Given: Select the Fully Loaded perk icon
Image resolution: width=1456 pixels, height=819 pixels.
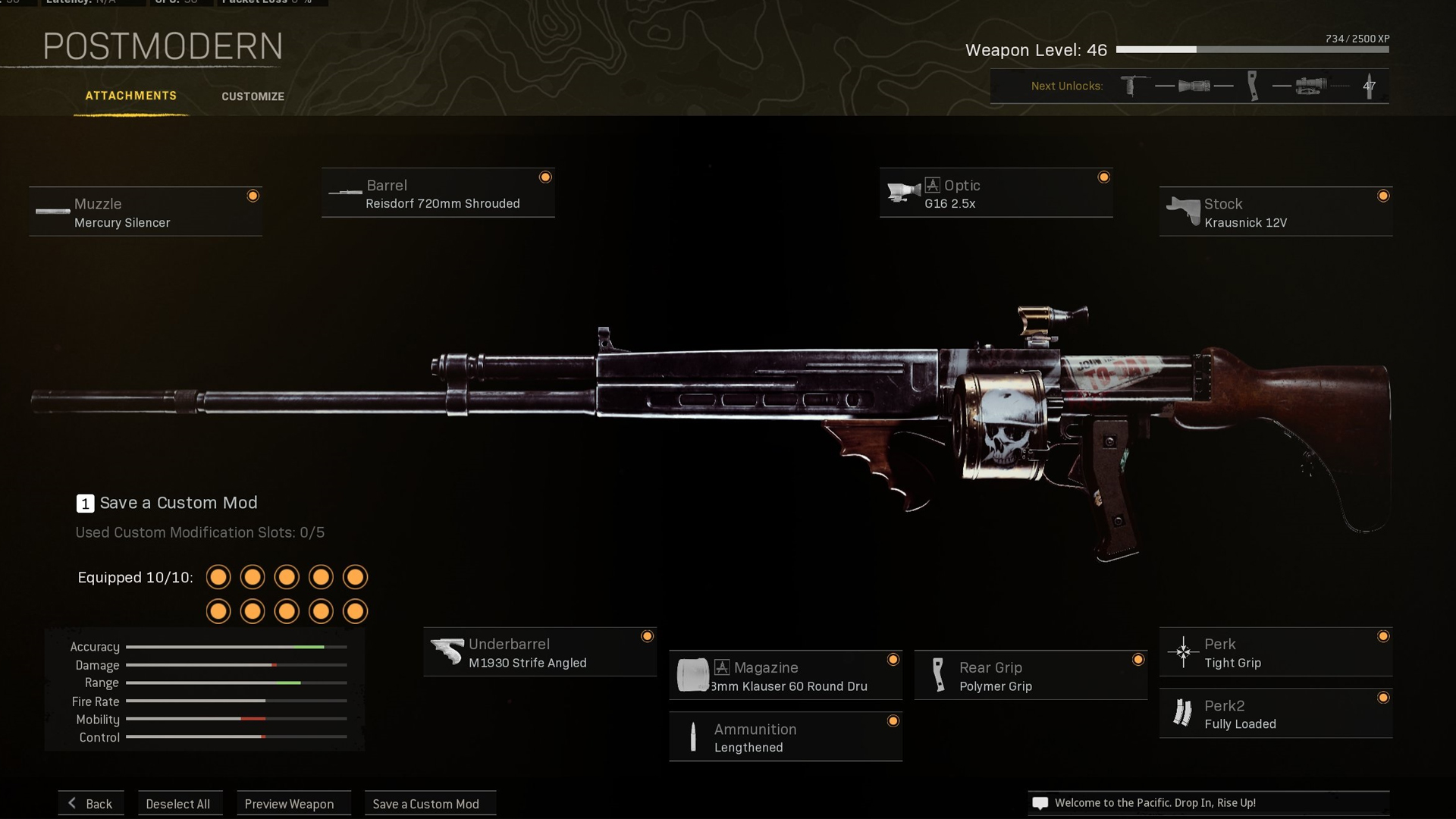Looking at the screenshot, I should [x=1184, y=714].
